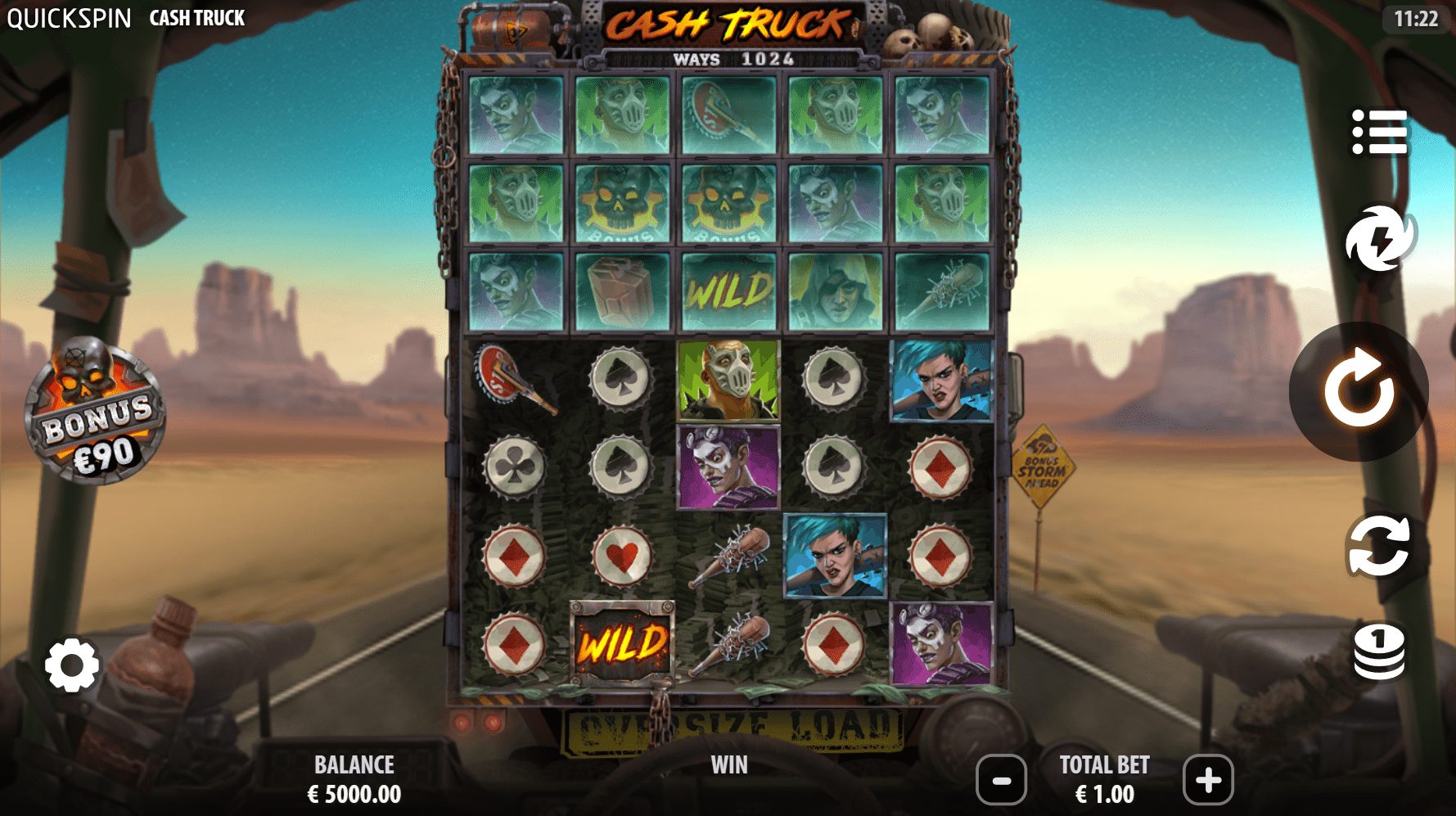1456x816 pixels.
Task: Increase total bet with the plus button
Action: point(1208,780)
